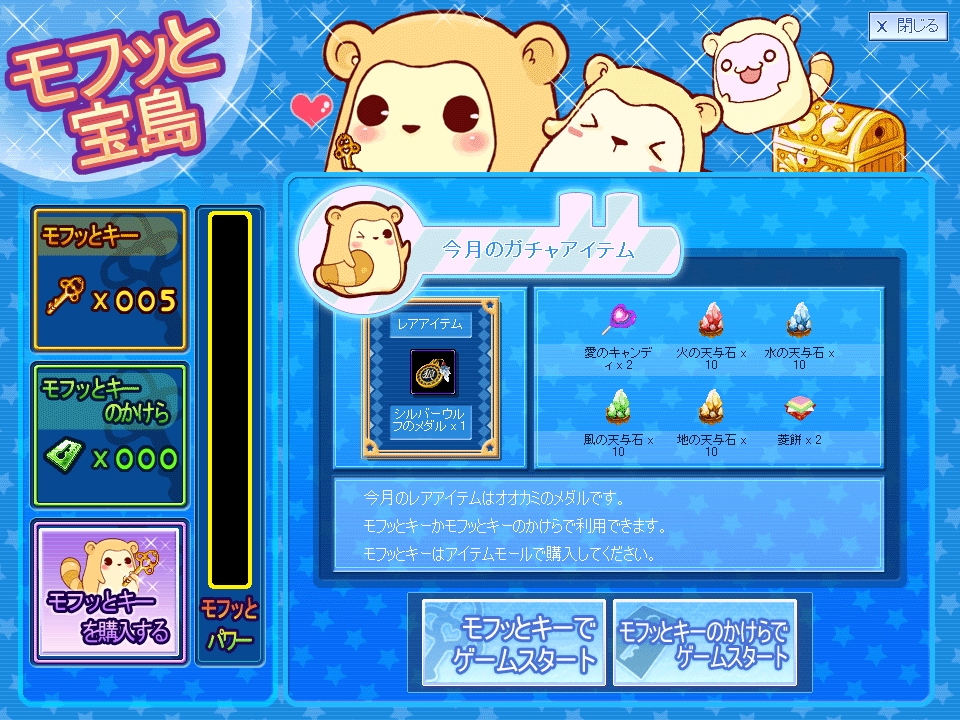The height and width of the screenshot is (720, 960).
Task: Pick the blue 水の天与石 stone
Action: click(x=798, y=320)
